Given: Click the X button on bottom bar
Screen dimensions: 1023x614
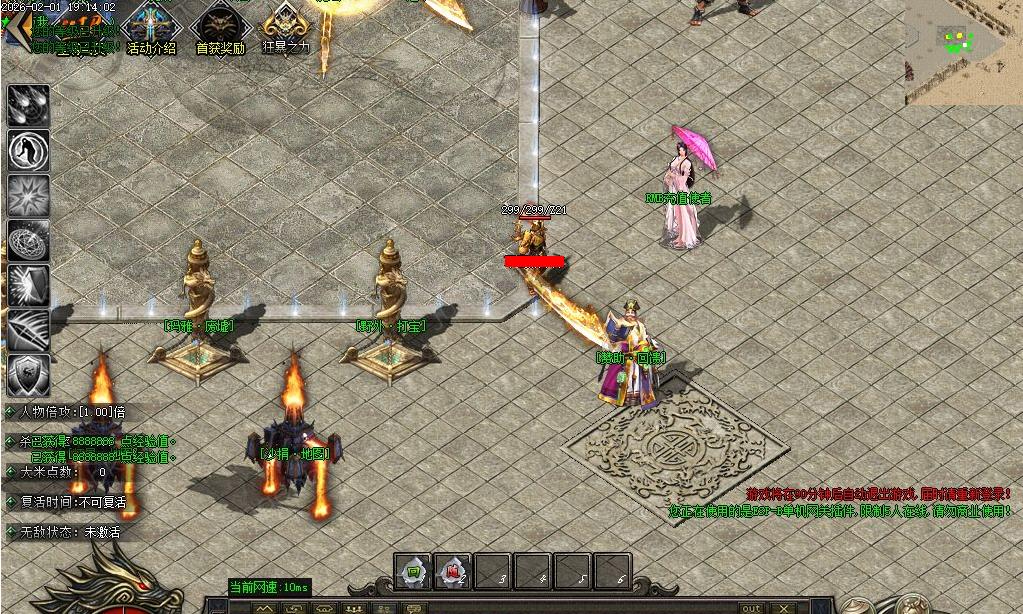Looking at the screenshot, I should tap(785, 607).
